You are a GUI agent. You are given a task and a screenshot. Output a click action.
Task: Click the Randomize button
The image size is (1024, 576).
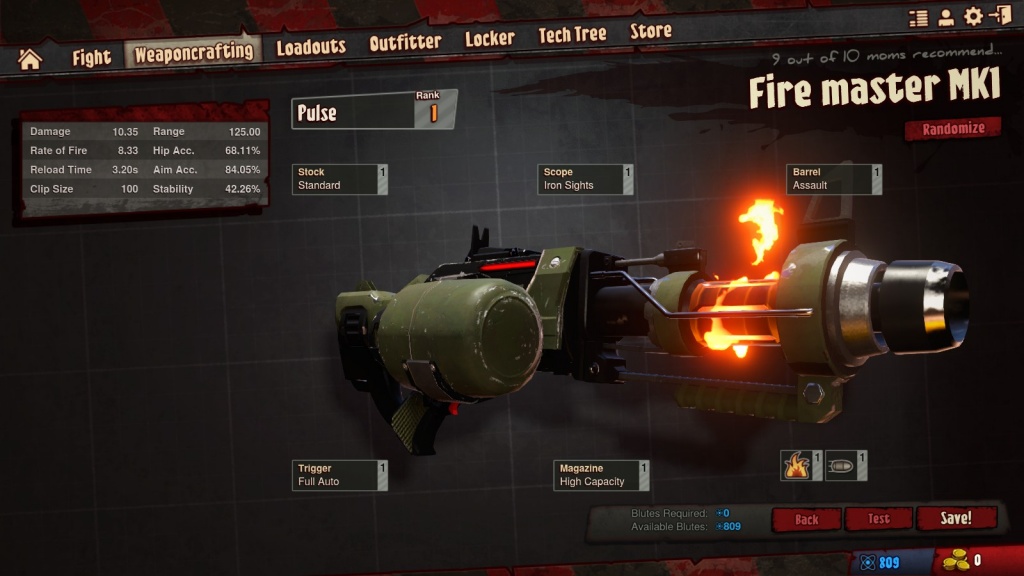click(x=953, y=129)
